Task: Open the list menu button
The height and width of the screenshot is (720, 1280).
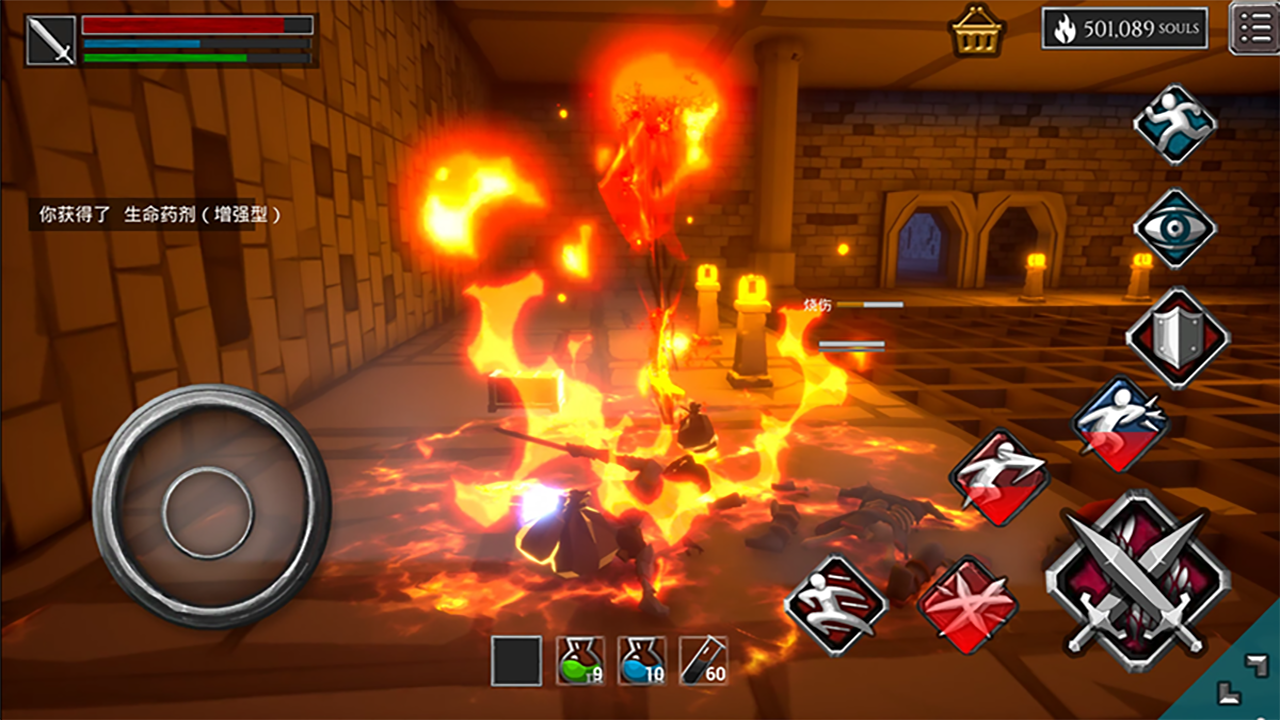Action: [1253, 28]
